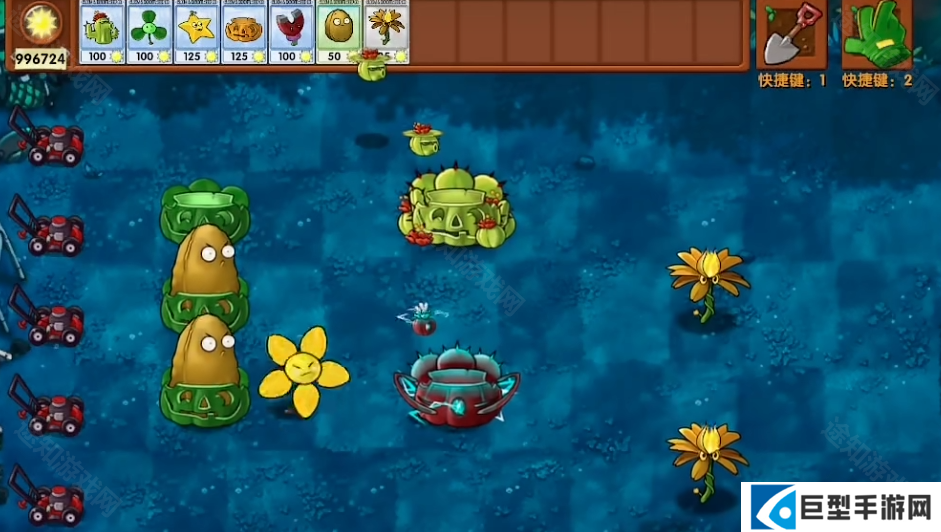The width and height of the screenshot is (941, 532).
Task: Select the cactus seed packet
Action: pos(102,33)
